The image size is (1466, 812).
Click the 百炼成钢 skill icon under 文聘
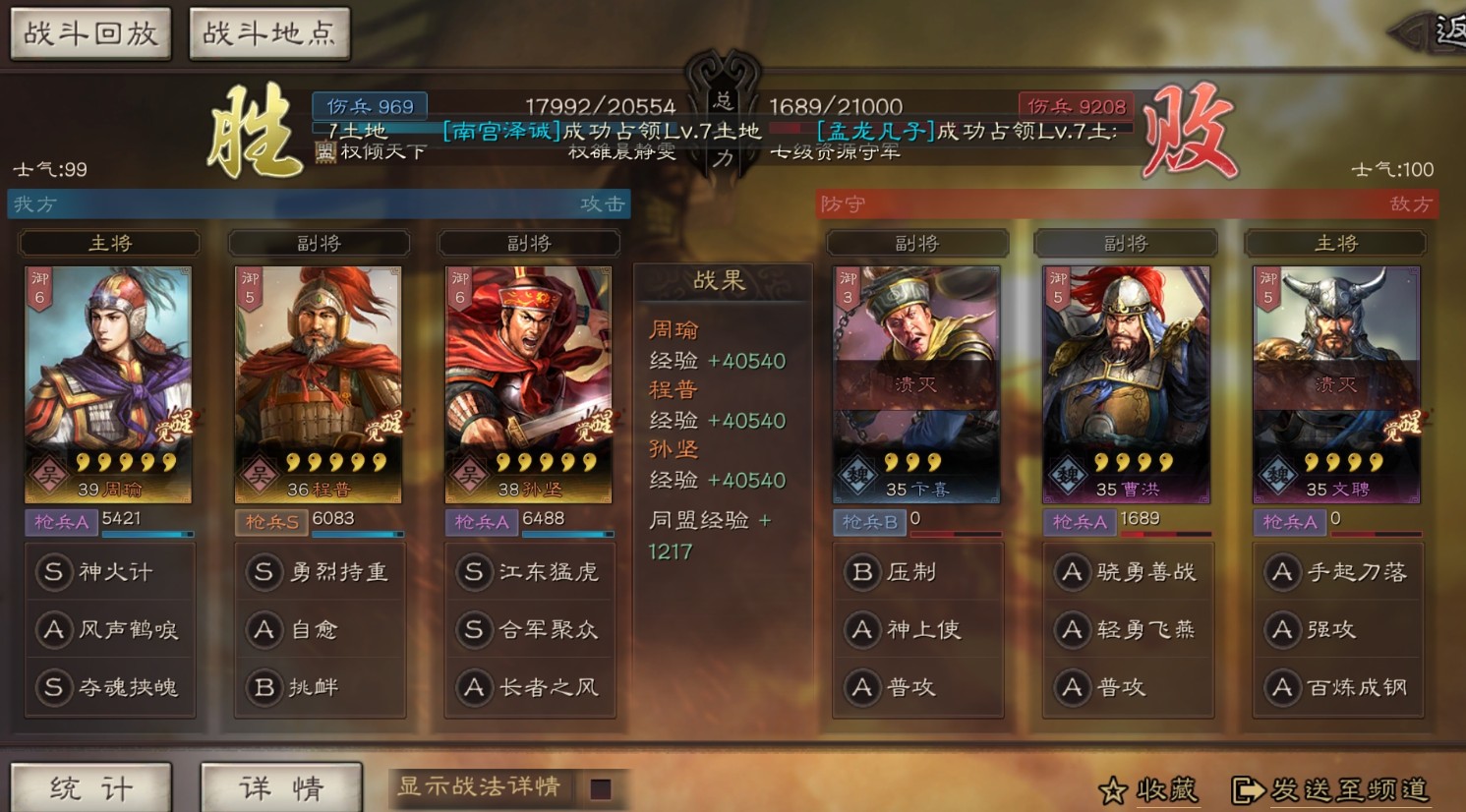pyautogui.click(x=1282, y=688)
